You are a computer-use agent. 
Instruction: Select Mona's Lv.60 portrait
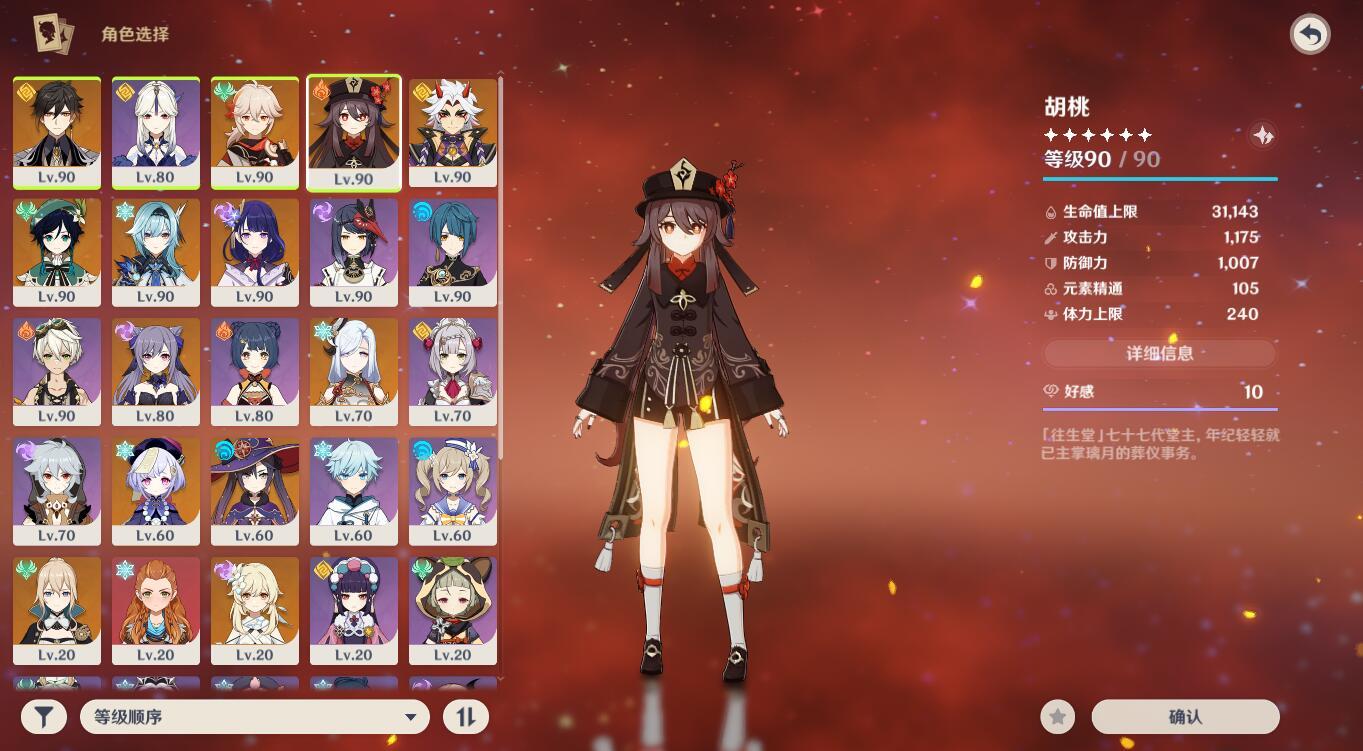pyautogui.click(x=255, y=485)
